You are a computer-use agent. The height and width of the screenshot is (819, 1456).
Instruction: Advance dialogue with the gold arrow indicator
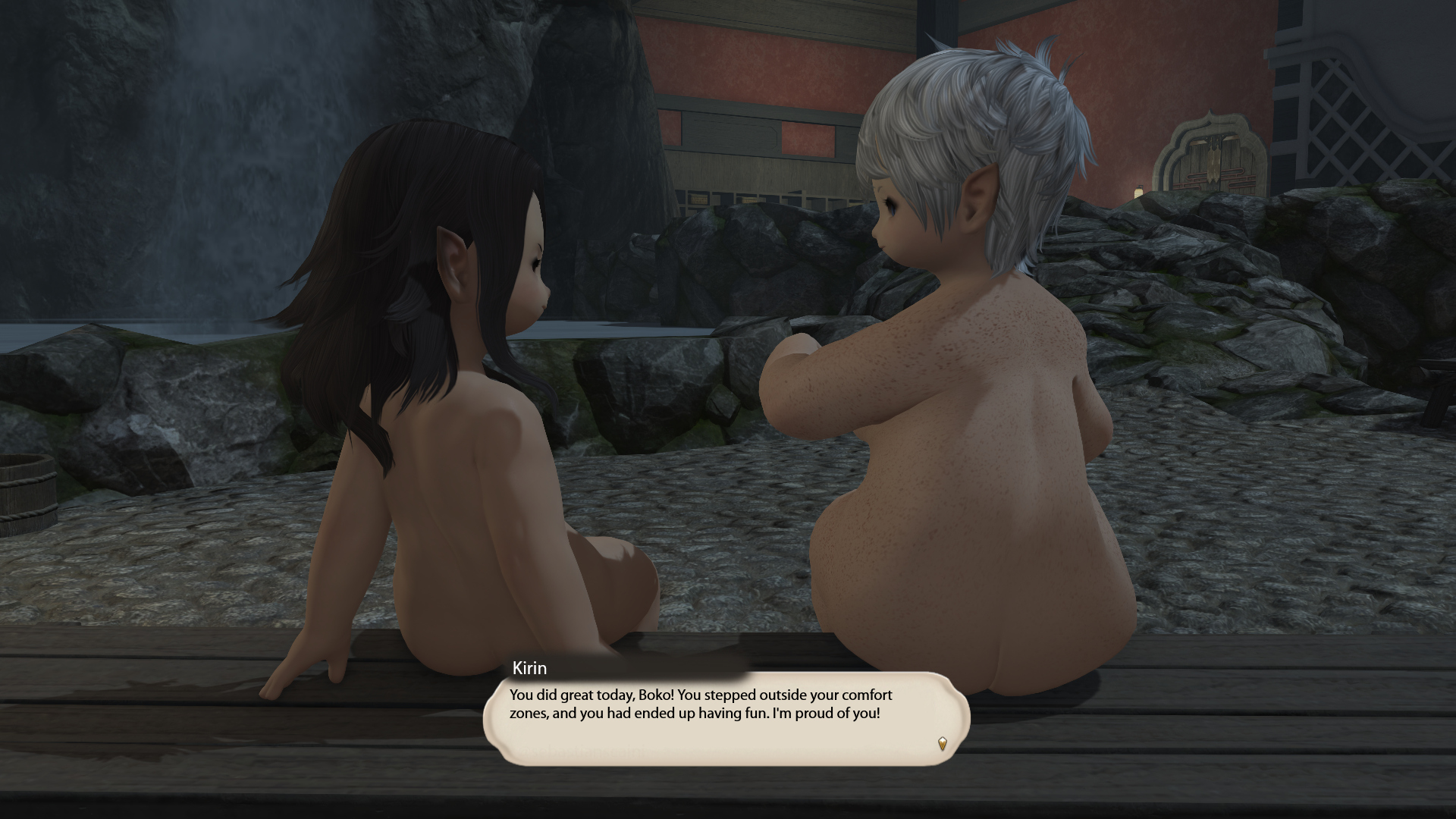coord(943,743)
